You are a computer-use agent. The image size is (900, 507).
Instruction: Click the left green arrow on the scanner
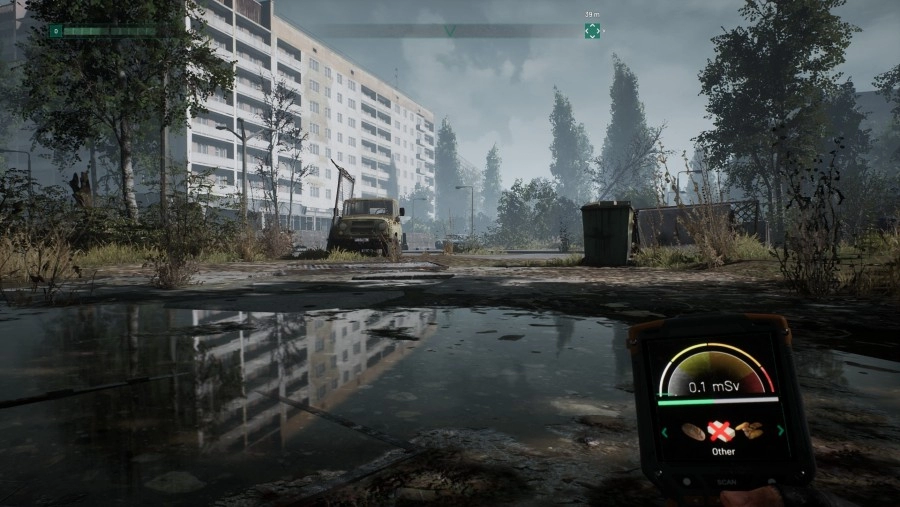(662, 432)
